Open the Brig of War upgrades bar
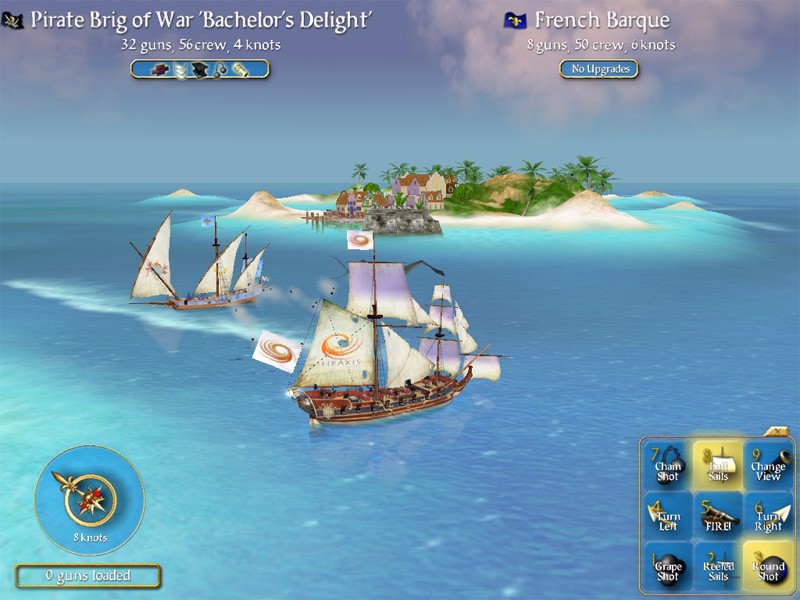800x600 pixels. point(200,69)
